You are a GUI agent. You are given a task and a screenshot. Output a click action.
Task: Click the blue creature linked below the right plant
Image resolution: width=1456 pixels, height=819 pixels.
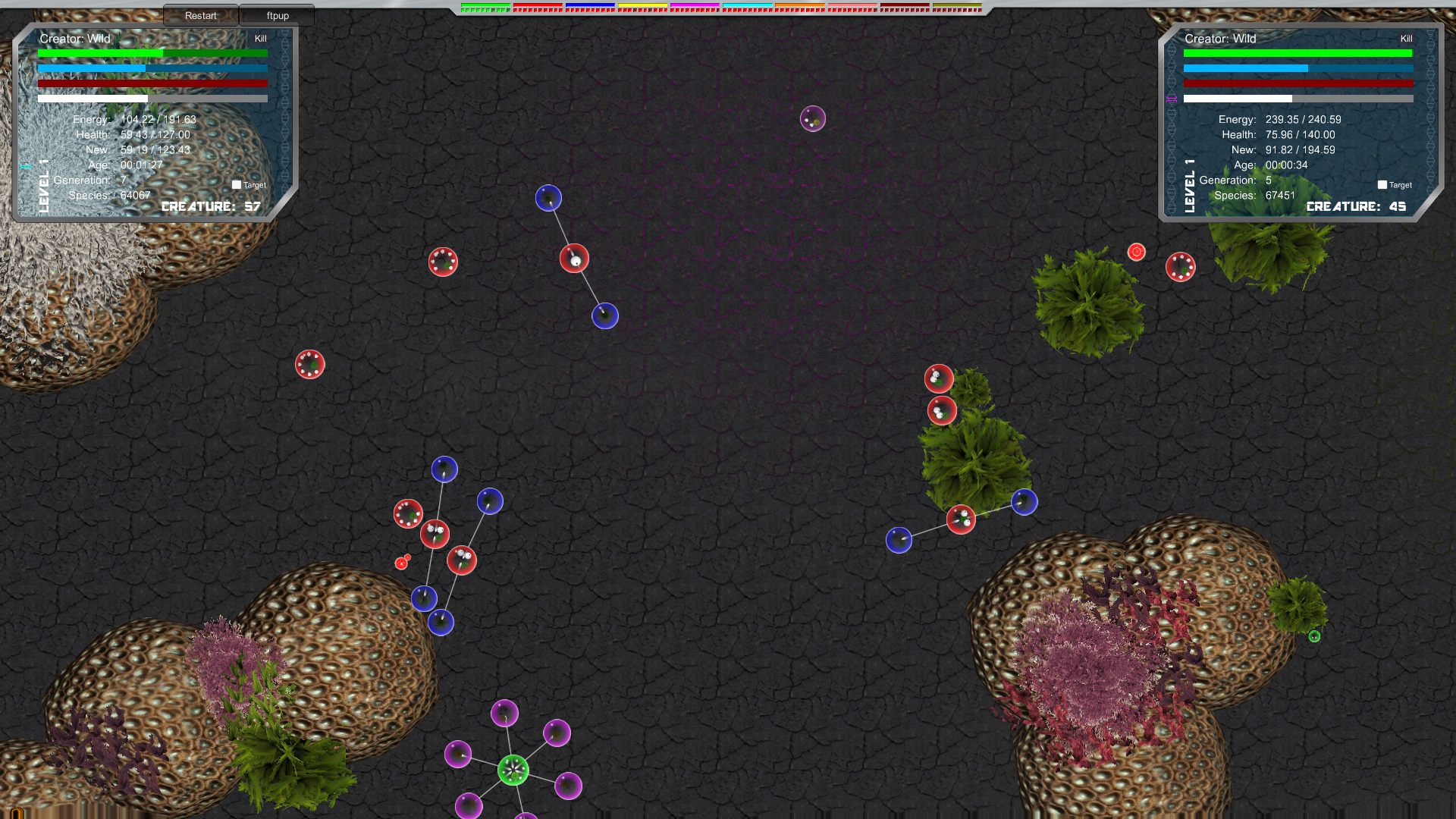pyautogui.click(x=1024, y=502)
